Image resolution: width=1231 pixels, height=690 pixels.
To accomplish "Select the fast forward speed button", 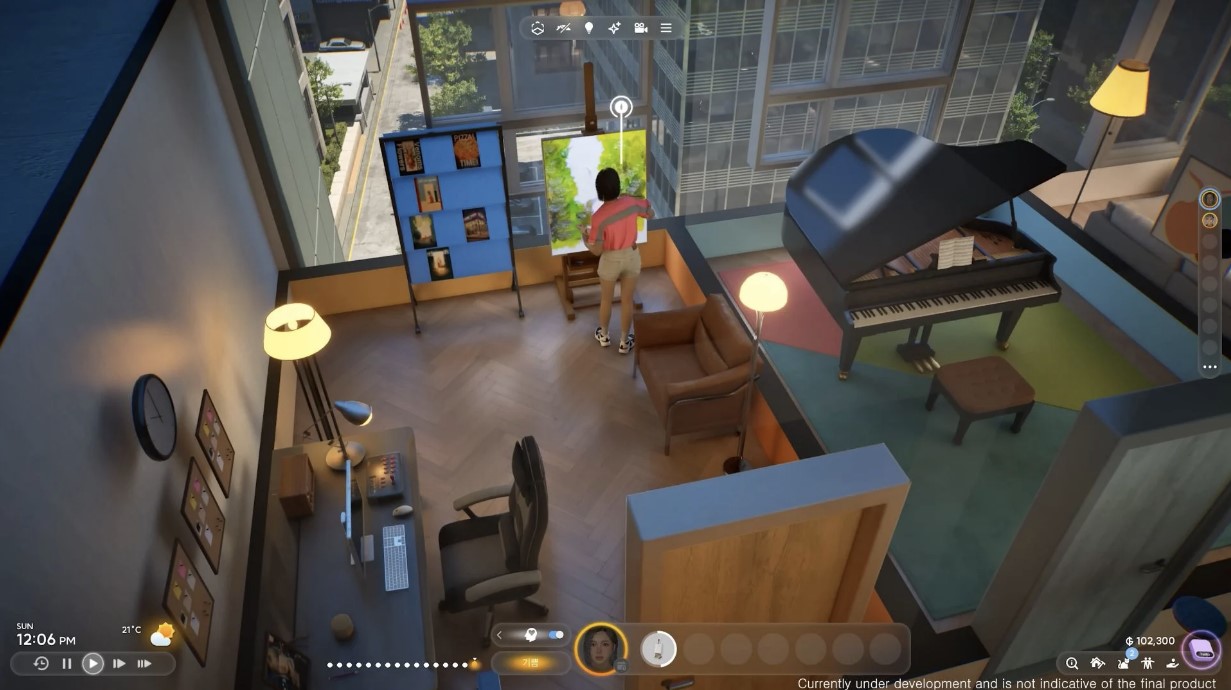I will pyautogui.click(x=119, y=663).
